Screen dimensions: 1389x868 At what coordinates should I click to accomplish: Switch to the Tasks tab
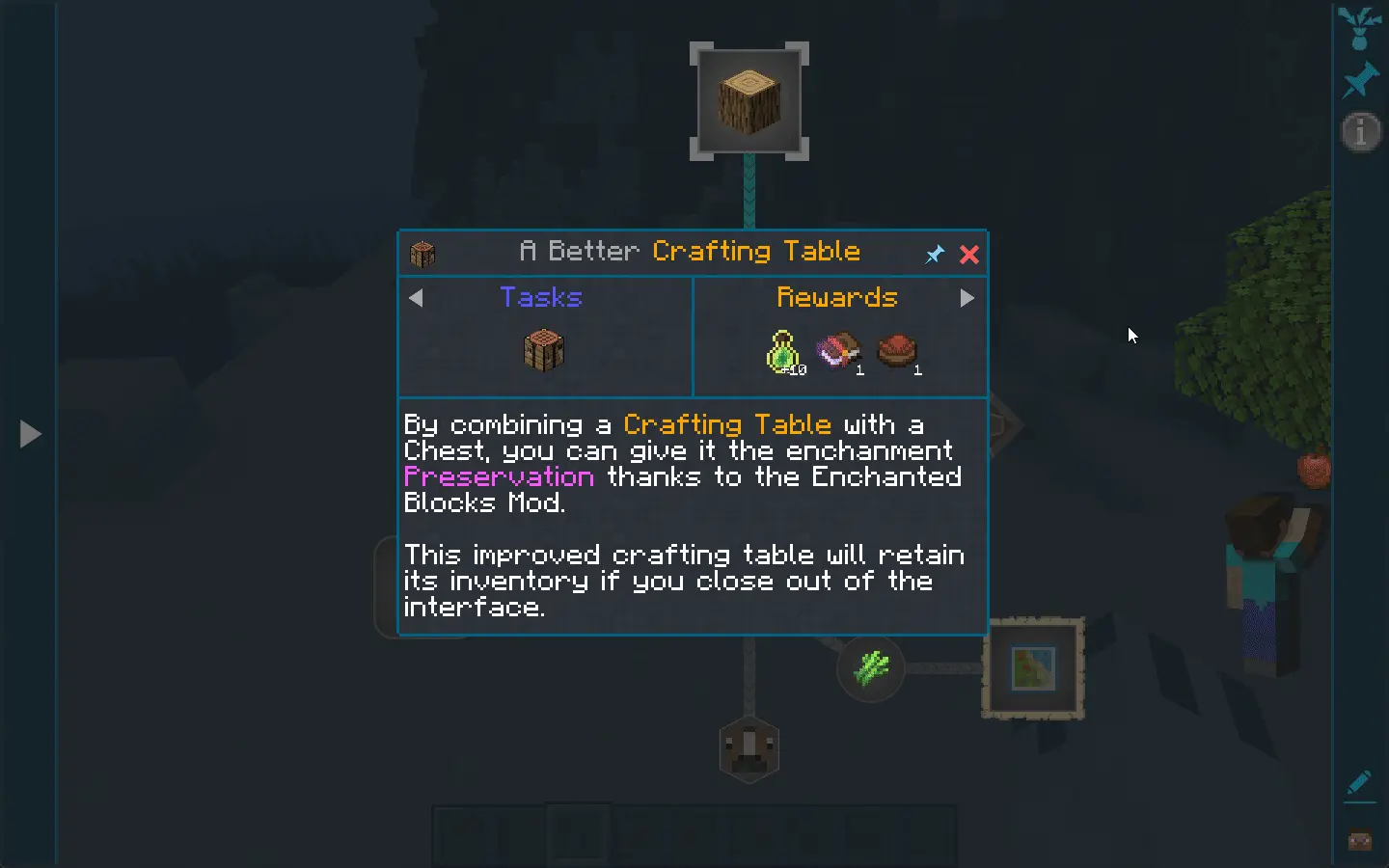point(541,298)
